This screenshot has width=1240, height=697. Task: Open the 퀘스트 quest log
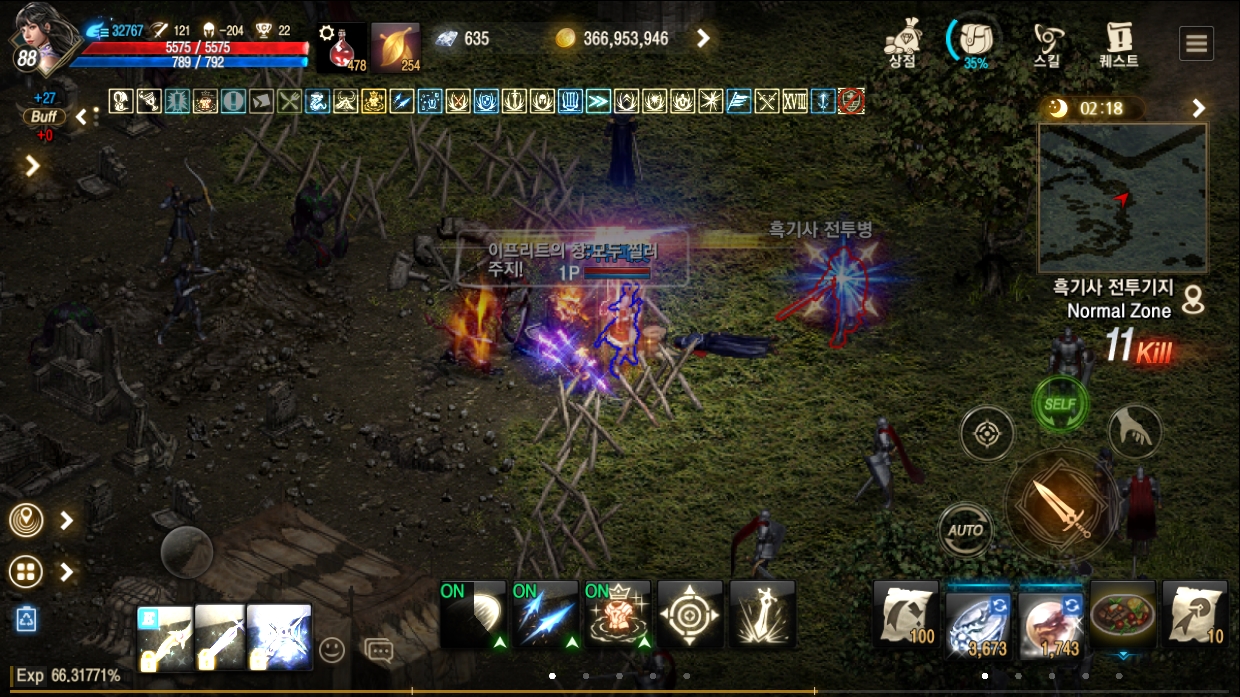[x=1119, y=42]
